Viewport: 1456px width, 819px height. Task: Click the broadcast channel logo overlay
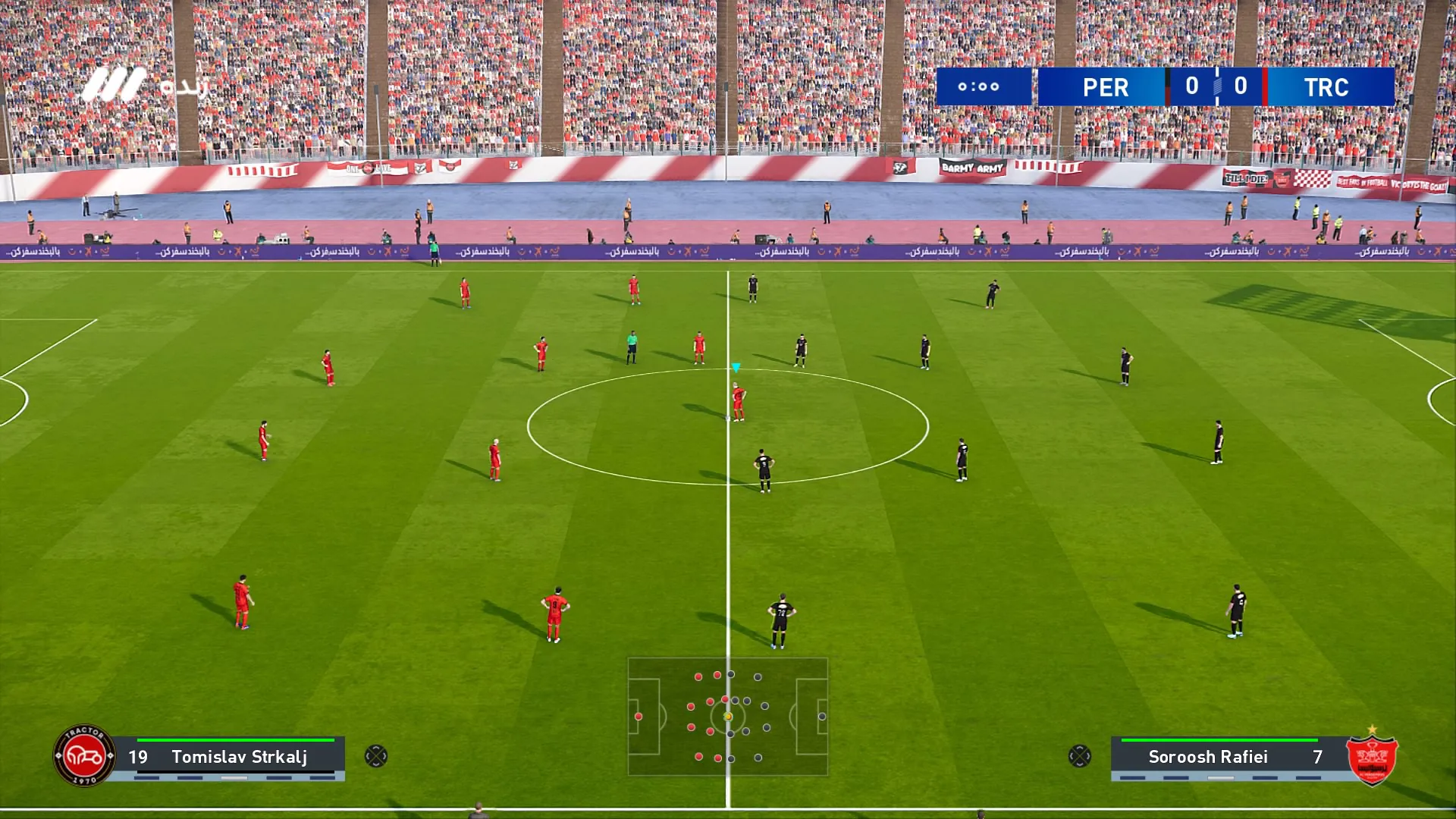(x=143, y=86)
